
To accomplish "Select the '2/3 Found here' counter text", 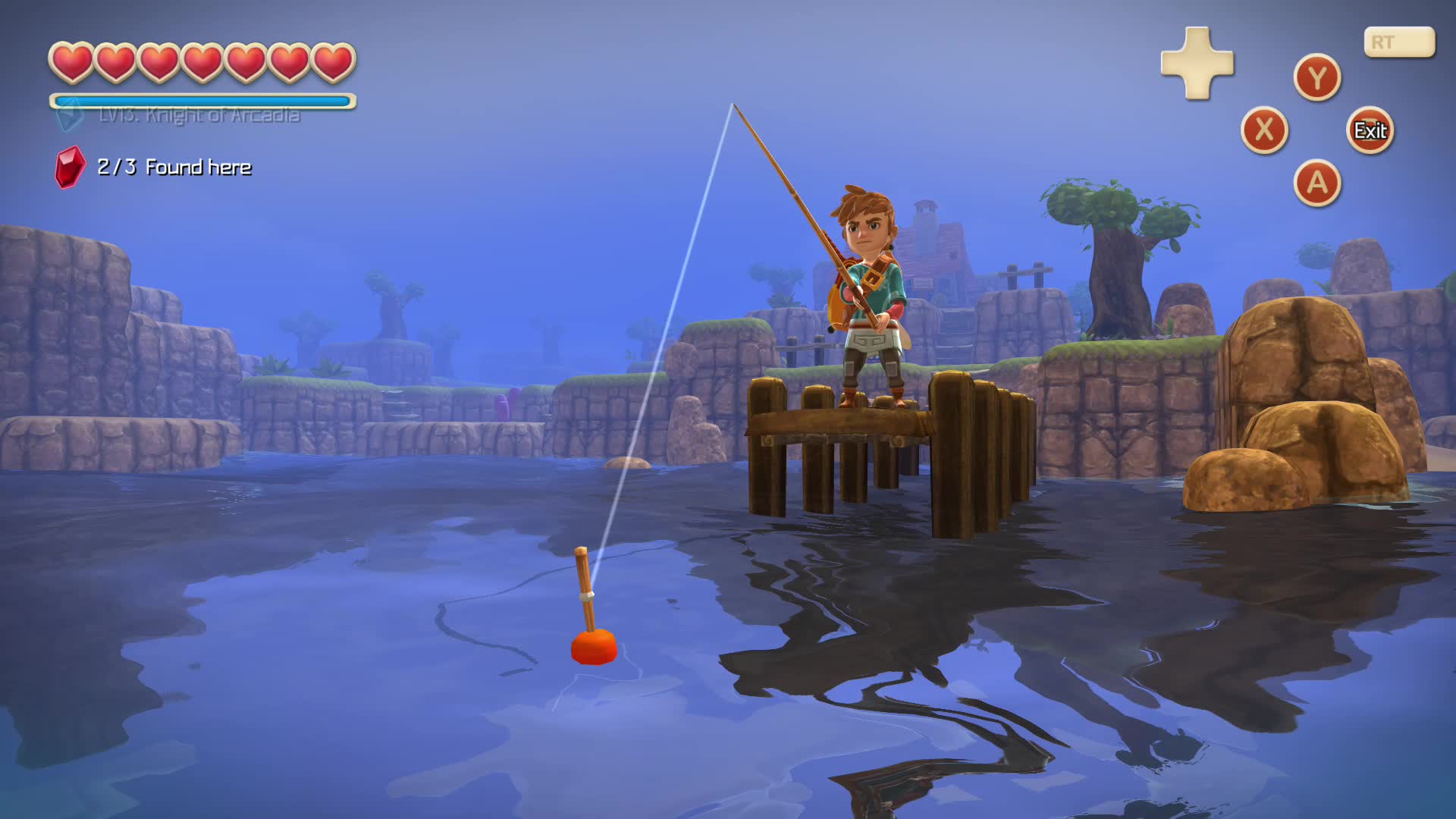I will coord(173,168).
